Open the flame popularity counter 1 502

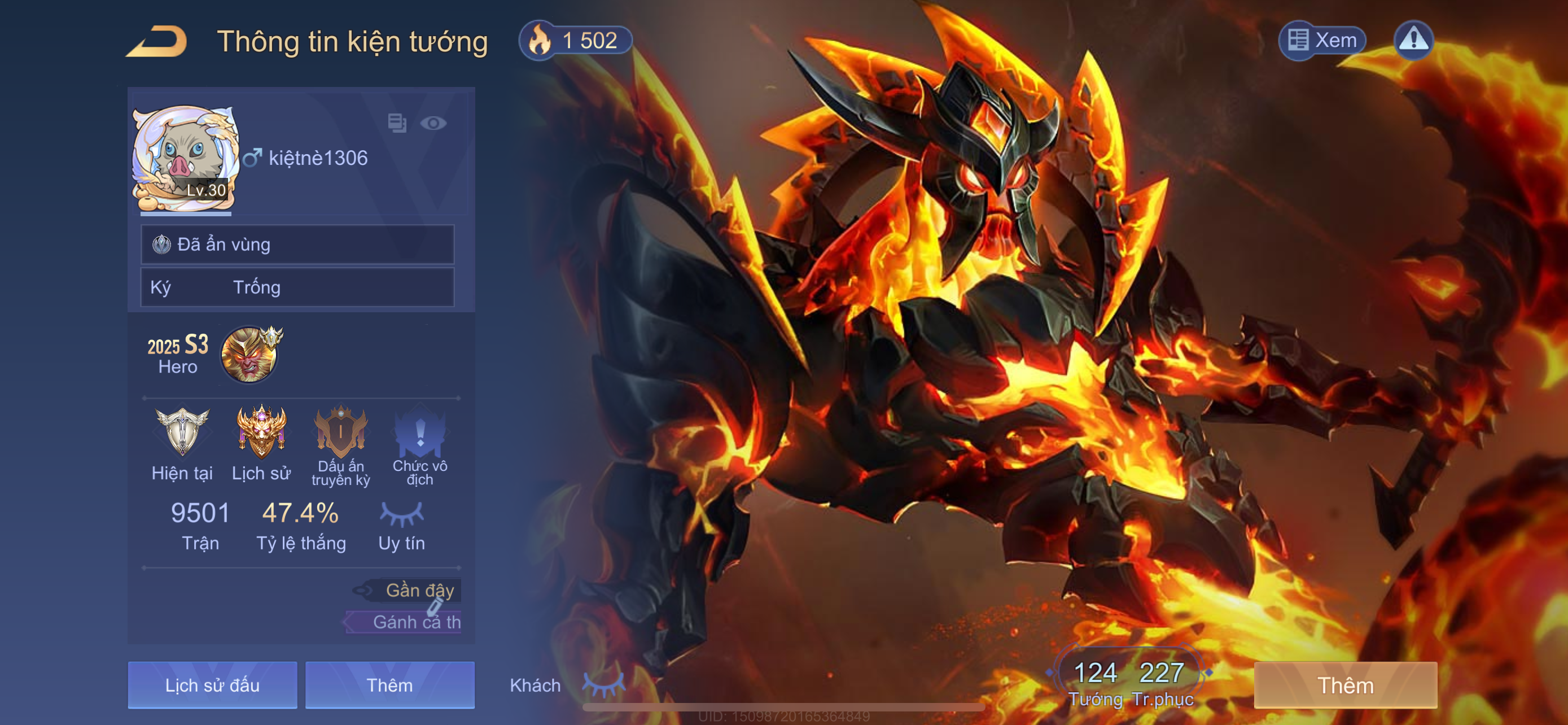point(575,40)
